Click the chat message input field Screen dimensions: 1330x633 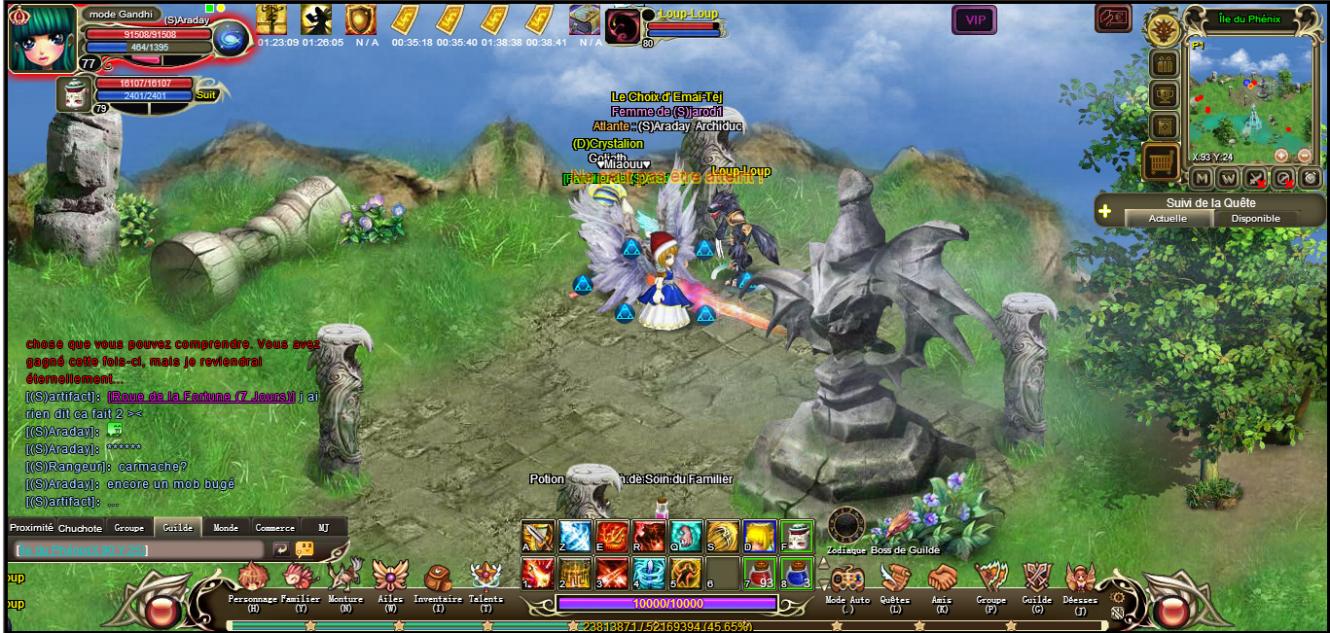tap(140, 550)
